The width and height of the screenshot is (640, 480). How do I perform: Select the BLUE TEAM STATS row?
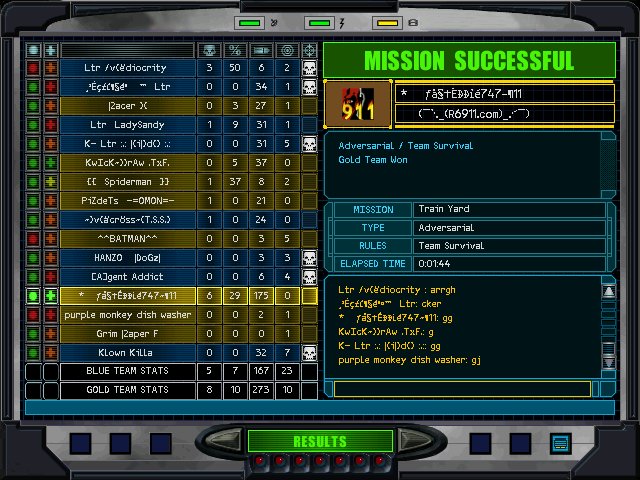[126, 372]
